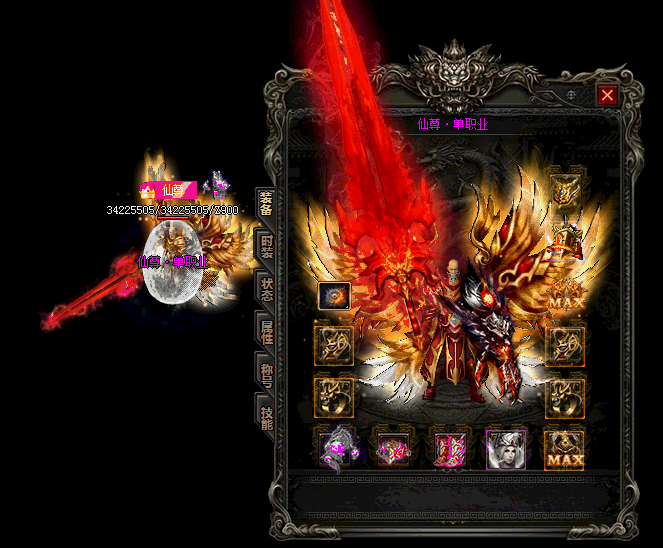Select the 属性 attributes tab

[x=266, y=332]
